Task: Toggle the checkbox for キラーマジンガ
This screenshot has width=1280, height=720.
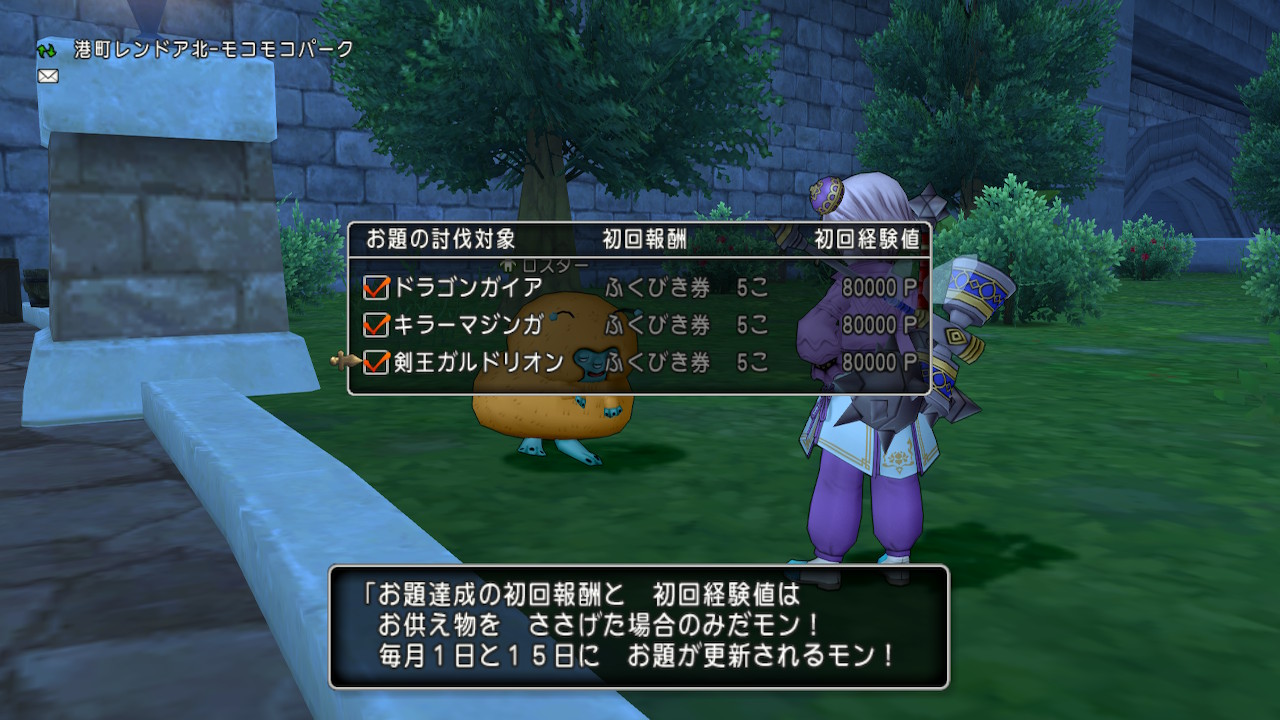Action: point(374,322)
